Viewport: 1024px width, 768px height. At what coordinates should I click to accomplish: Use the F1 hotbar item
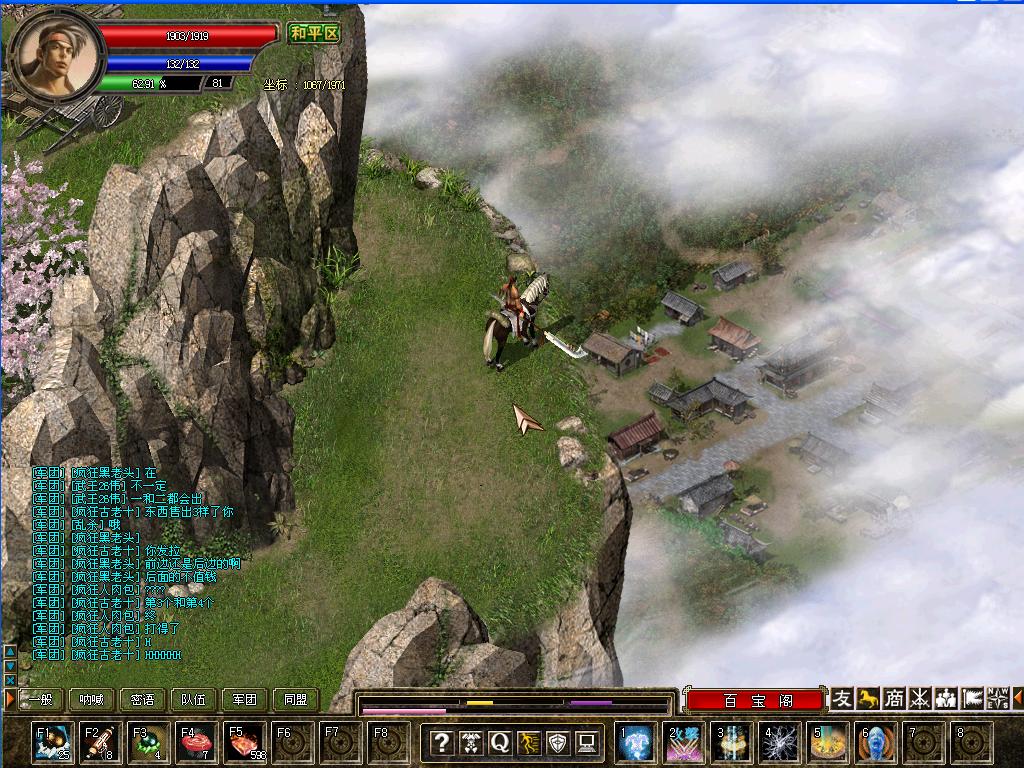tap(52, 743)
